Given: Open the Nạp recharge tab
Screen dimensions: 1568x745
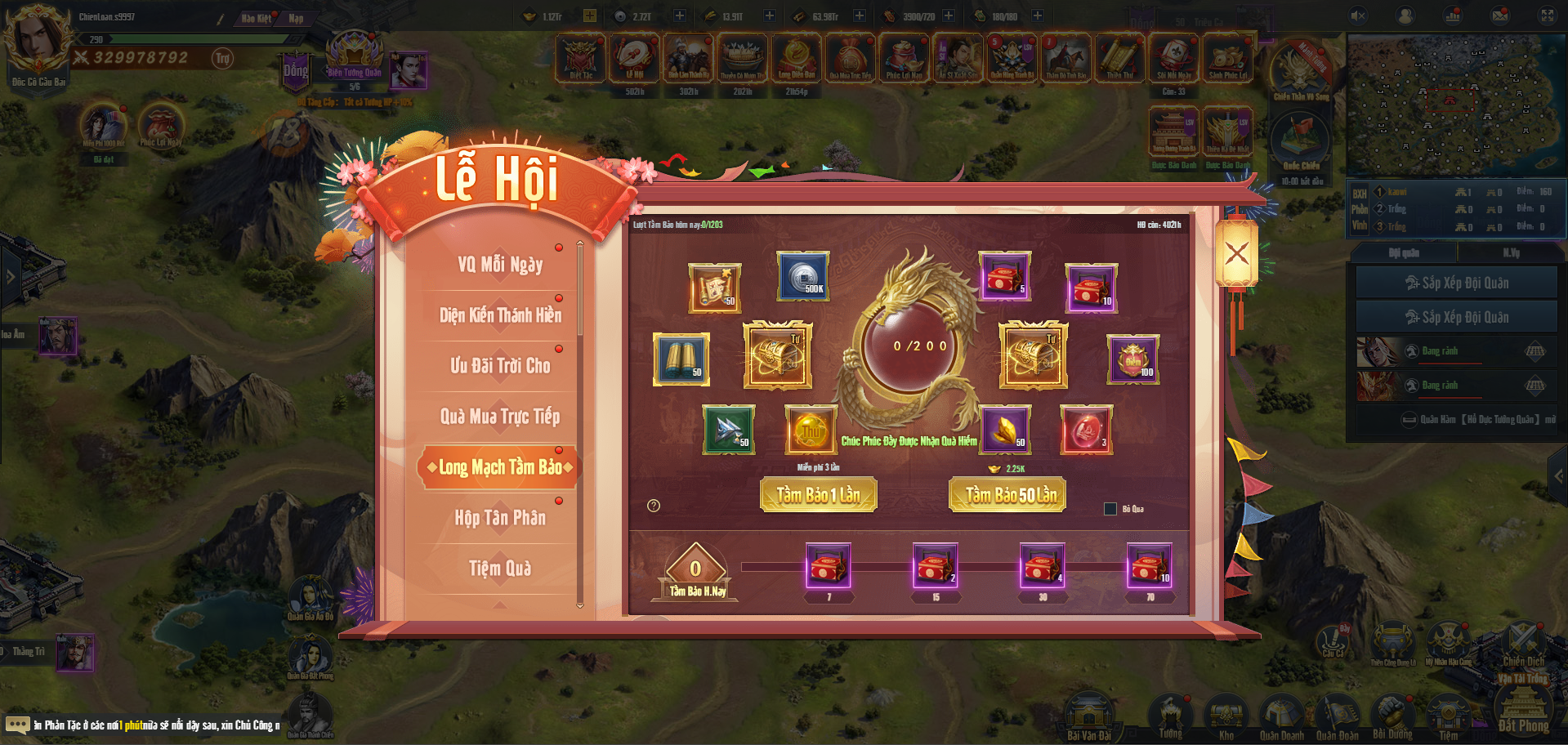Looking at the screenshot, I should pos(296,18).
